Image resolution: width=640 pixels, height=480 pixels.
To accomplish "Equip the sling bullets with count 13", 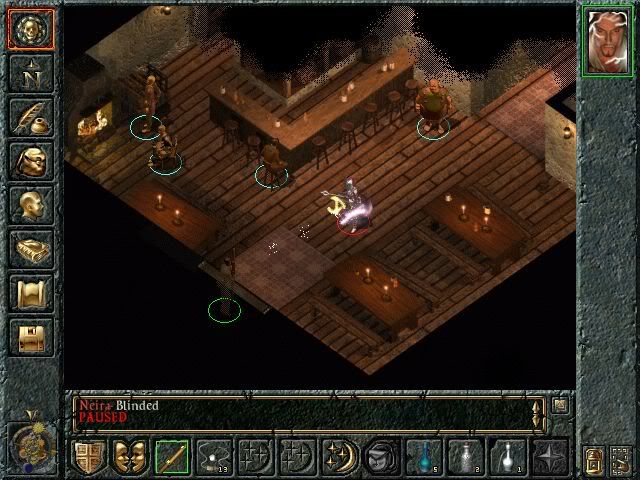I will pyautogui.click(x=214, y=458).
